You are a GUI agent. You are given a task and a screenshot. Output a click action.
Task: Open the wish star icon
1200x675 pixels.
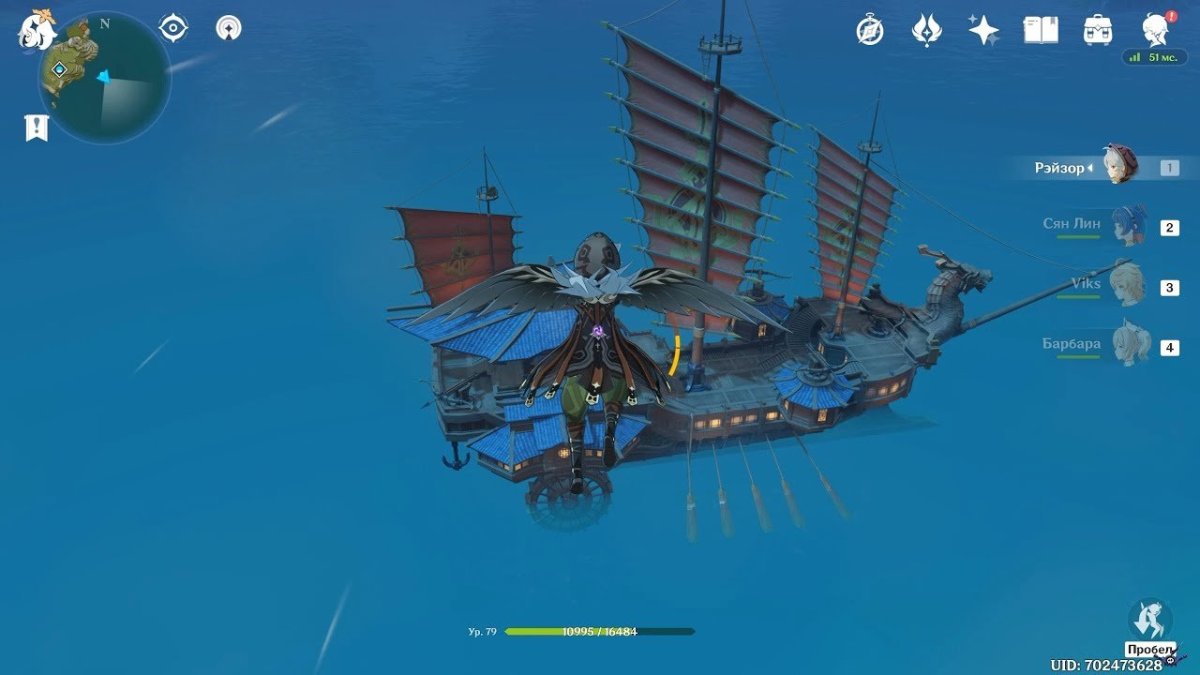tap(984, 30)
